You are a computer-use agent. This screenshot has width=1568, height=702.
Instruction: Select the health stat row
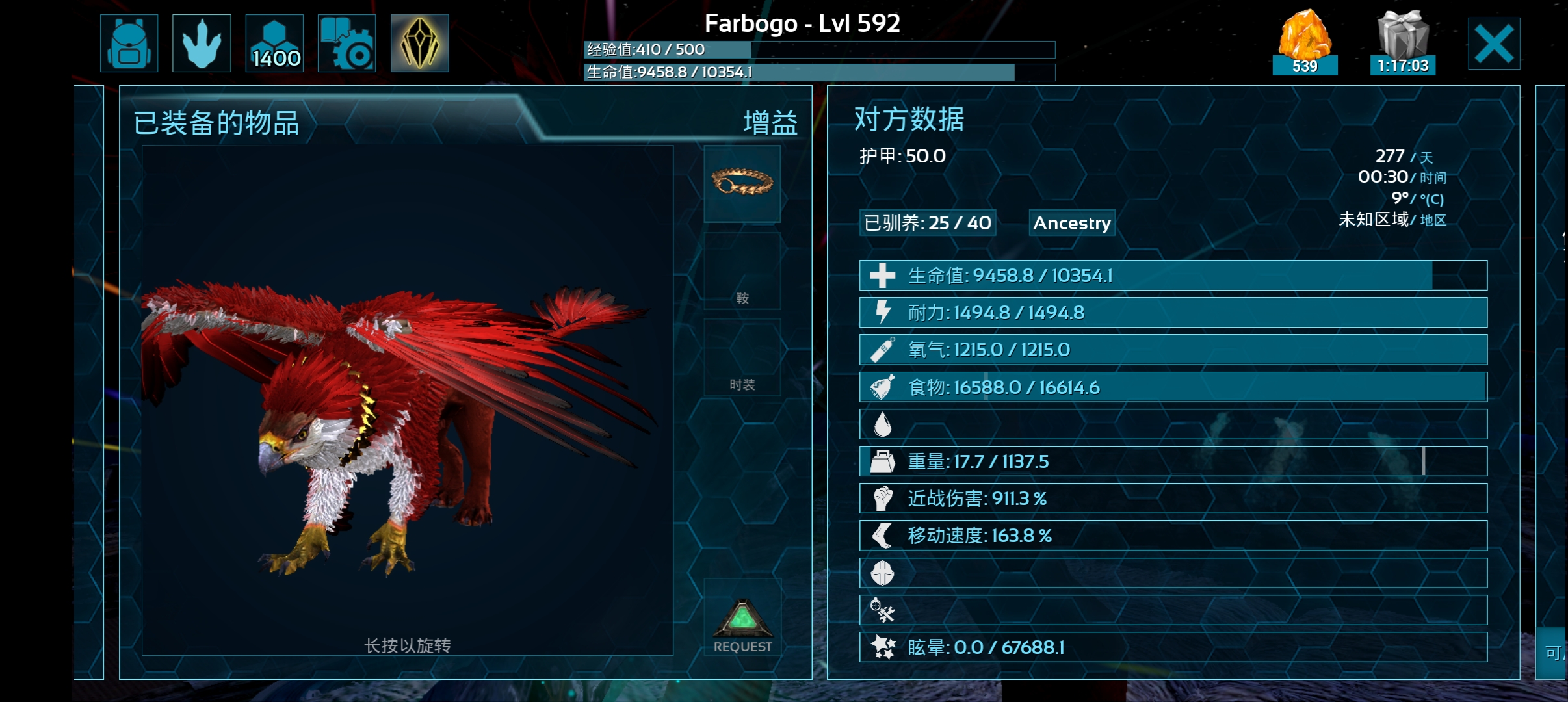coord(1173,276)
